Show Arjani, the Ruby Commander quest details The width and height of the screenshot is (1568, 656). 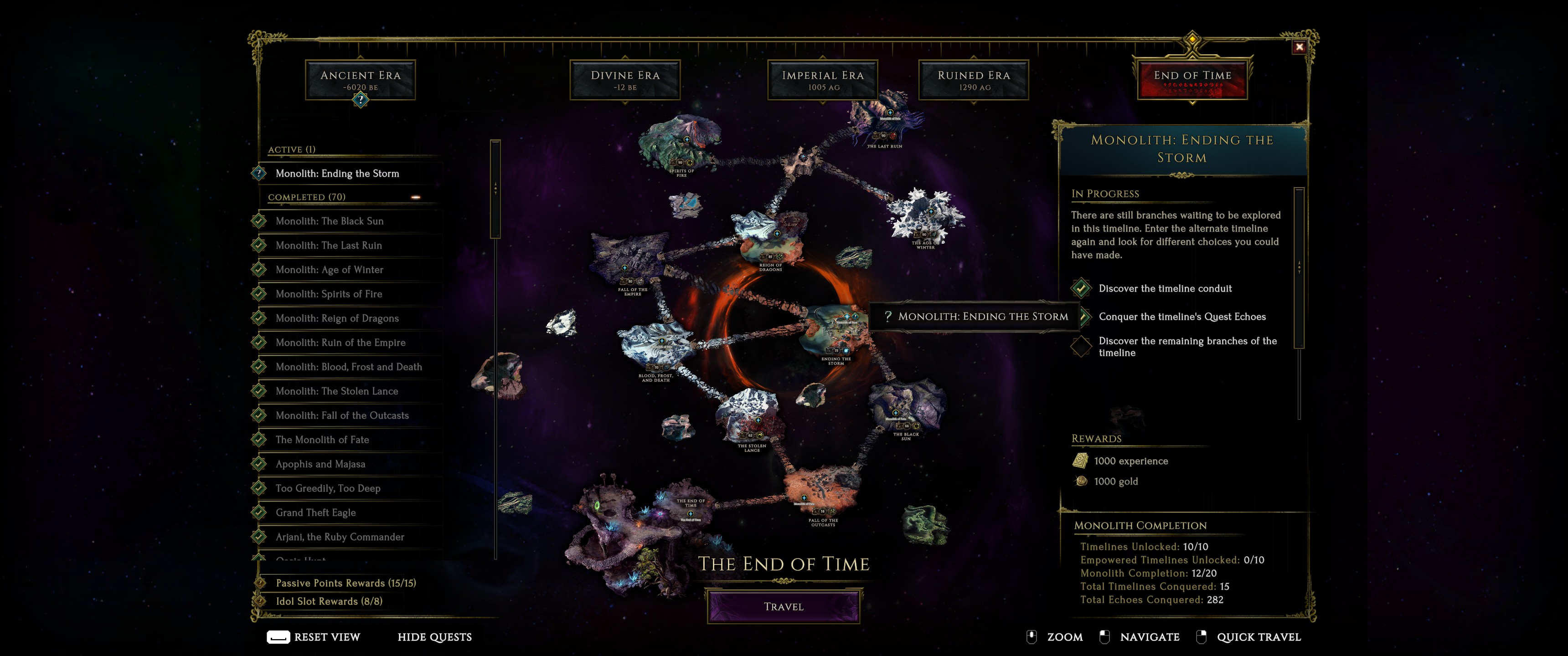pos(340,537)
